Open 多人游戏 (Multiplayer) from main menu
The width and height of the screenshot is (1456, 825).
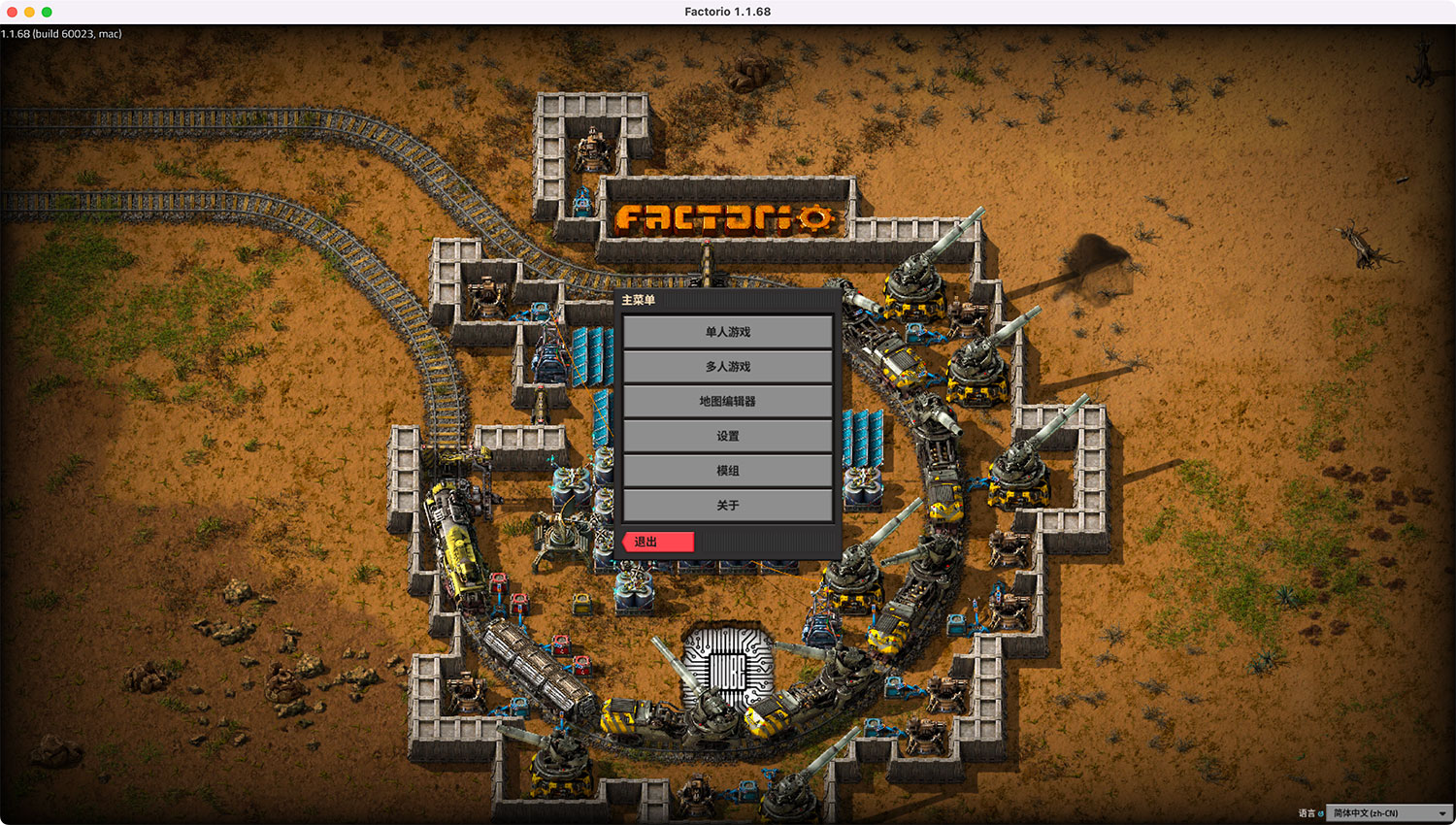pos(727,367)
